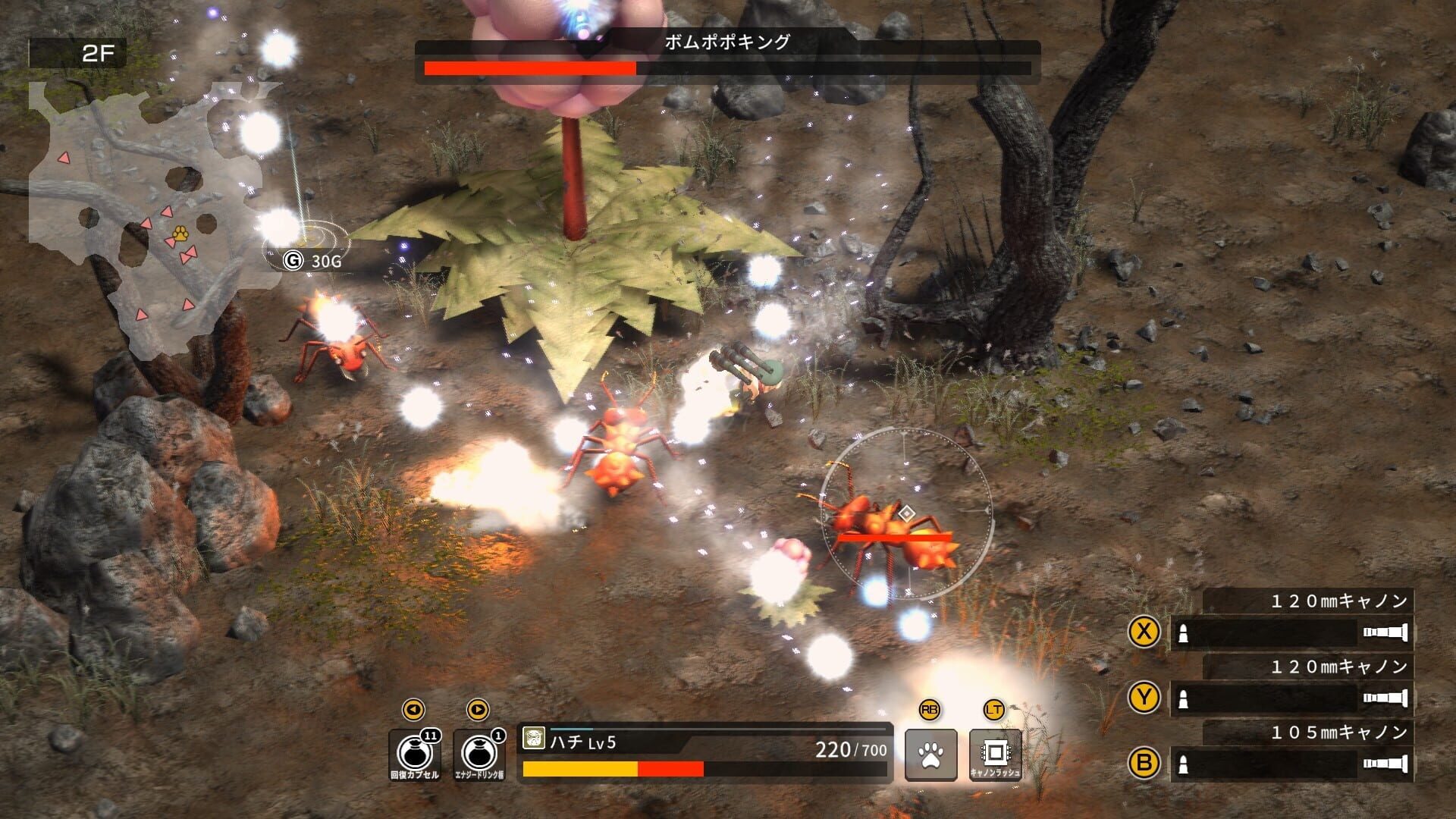Trigger the LT キャノンラッシュ skill icon
1456x819 pixels.
pos(995,753)
